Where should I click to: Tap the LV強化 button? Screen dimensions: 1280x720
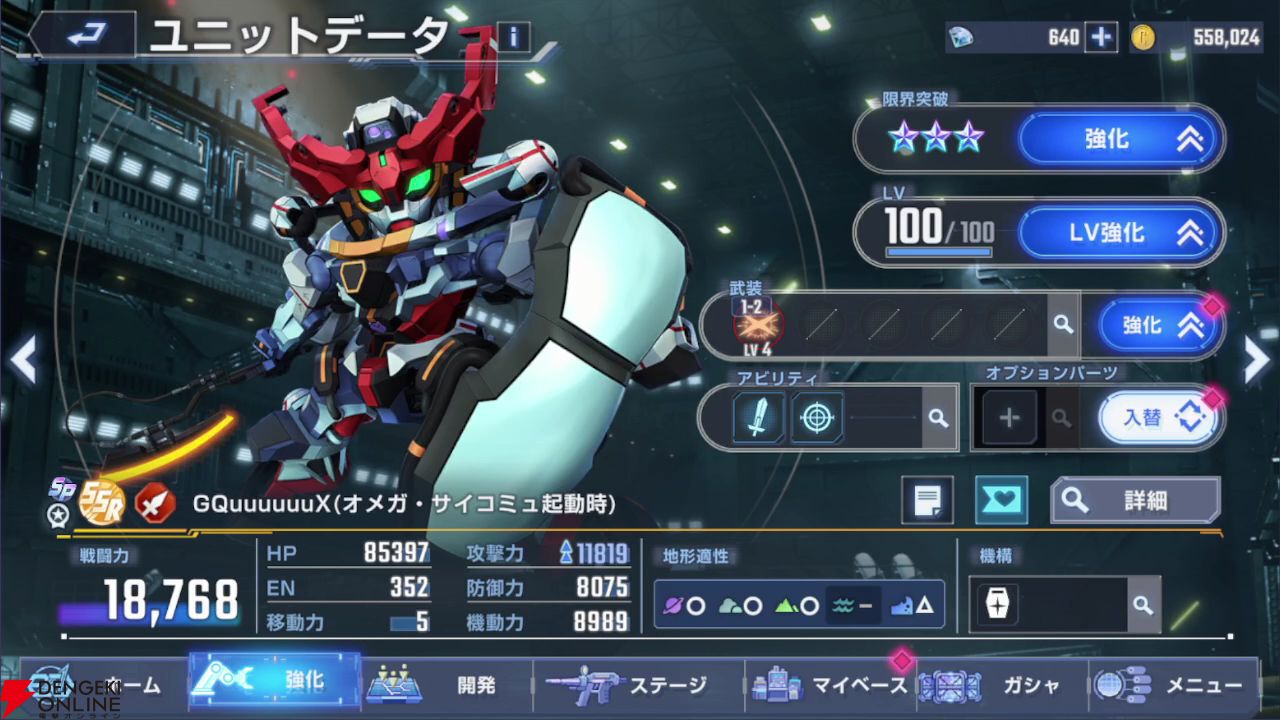[1121, 233]
